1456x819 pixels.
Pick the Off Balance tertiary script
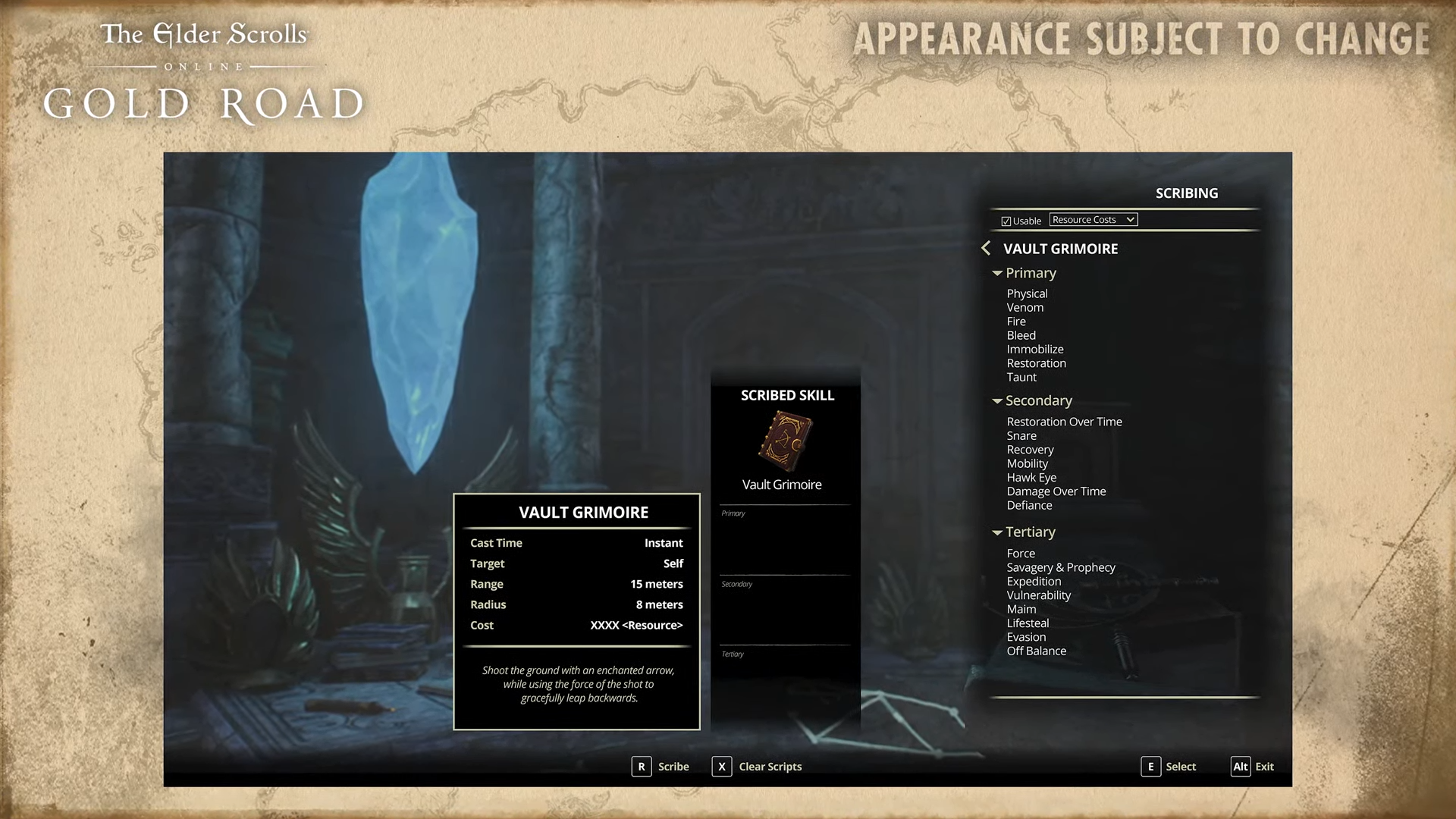click(1036, 651)
